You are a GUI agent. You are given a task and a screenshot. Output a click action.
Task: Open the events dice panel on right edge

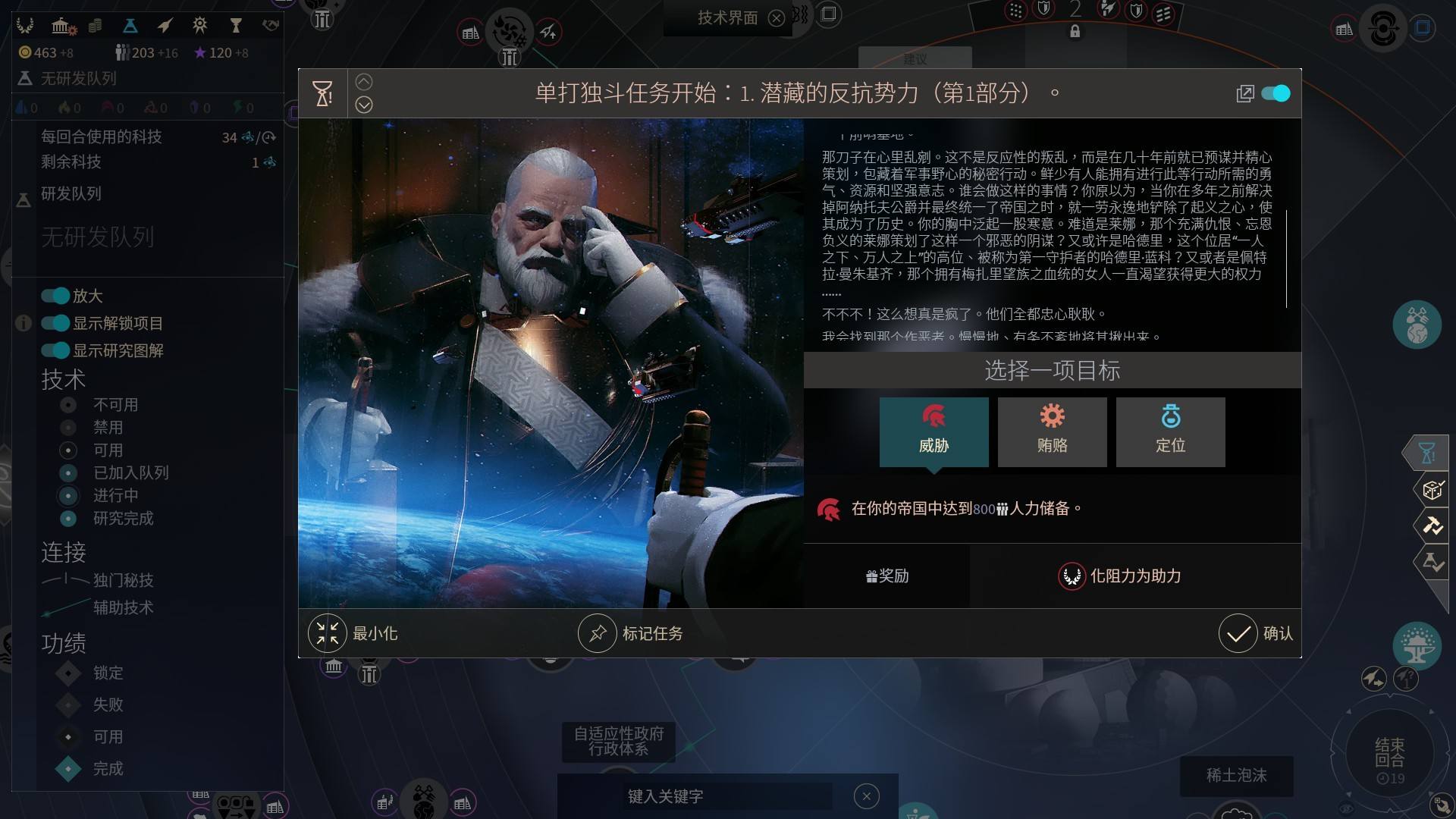(1432, 489)
